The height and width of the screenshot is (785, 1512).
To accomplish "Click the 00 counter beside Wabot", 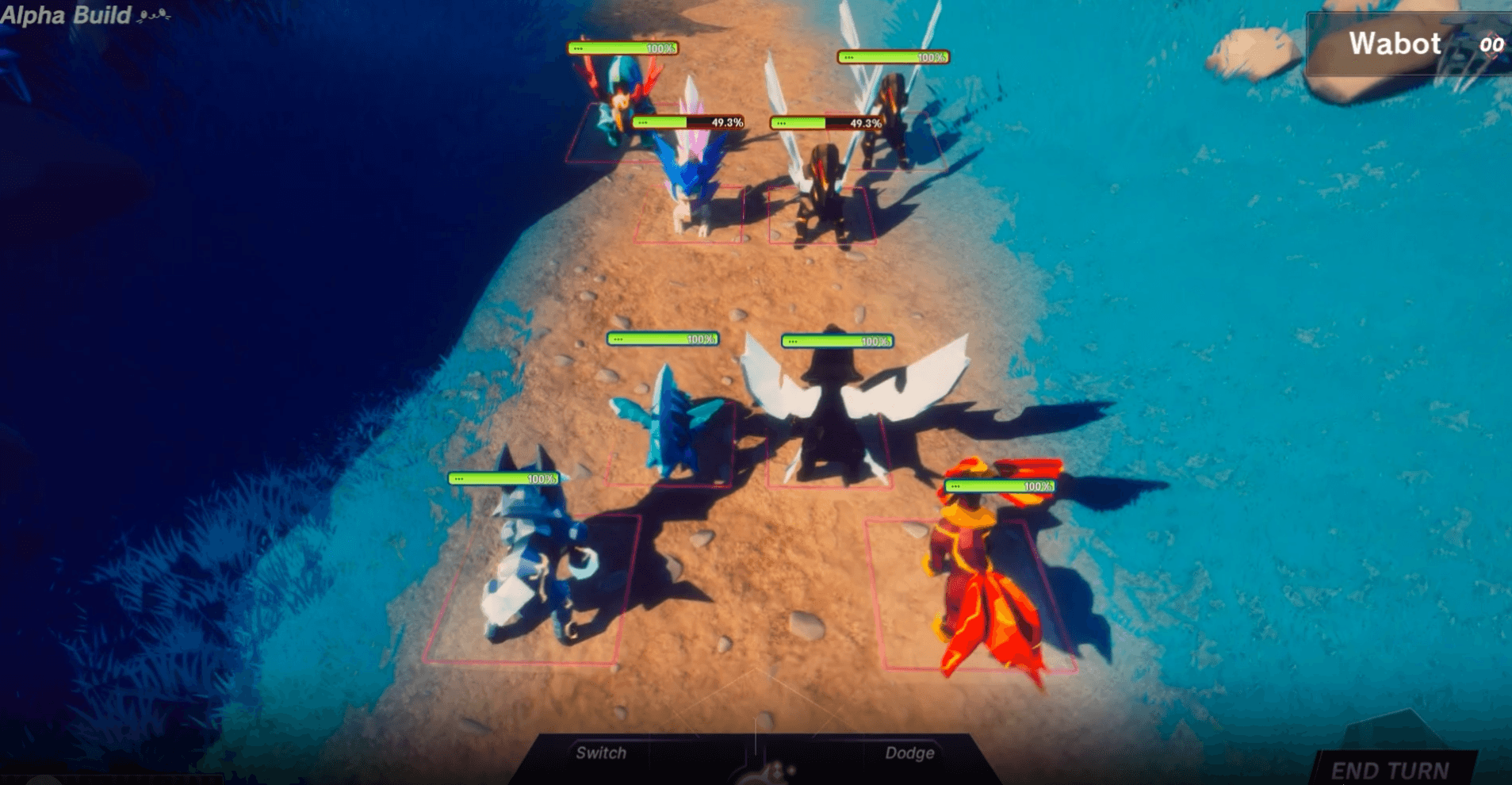I will [x=1491, y=45].
